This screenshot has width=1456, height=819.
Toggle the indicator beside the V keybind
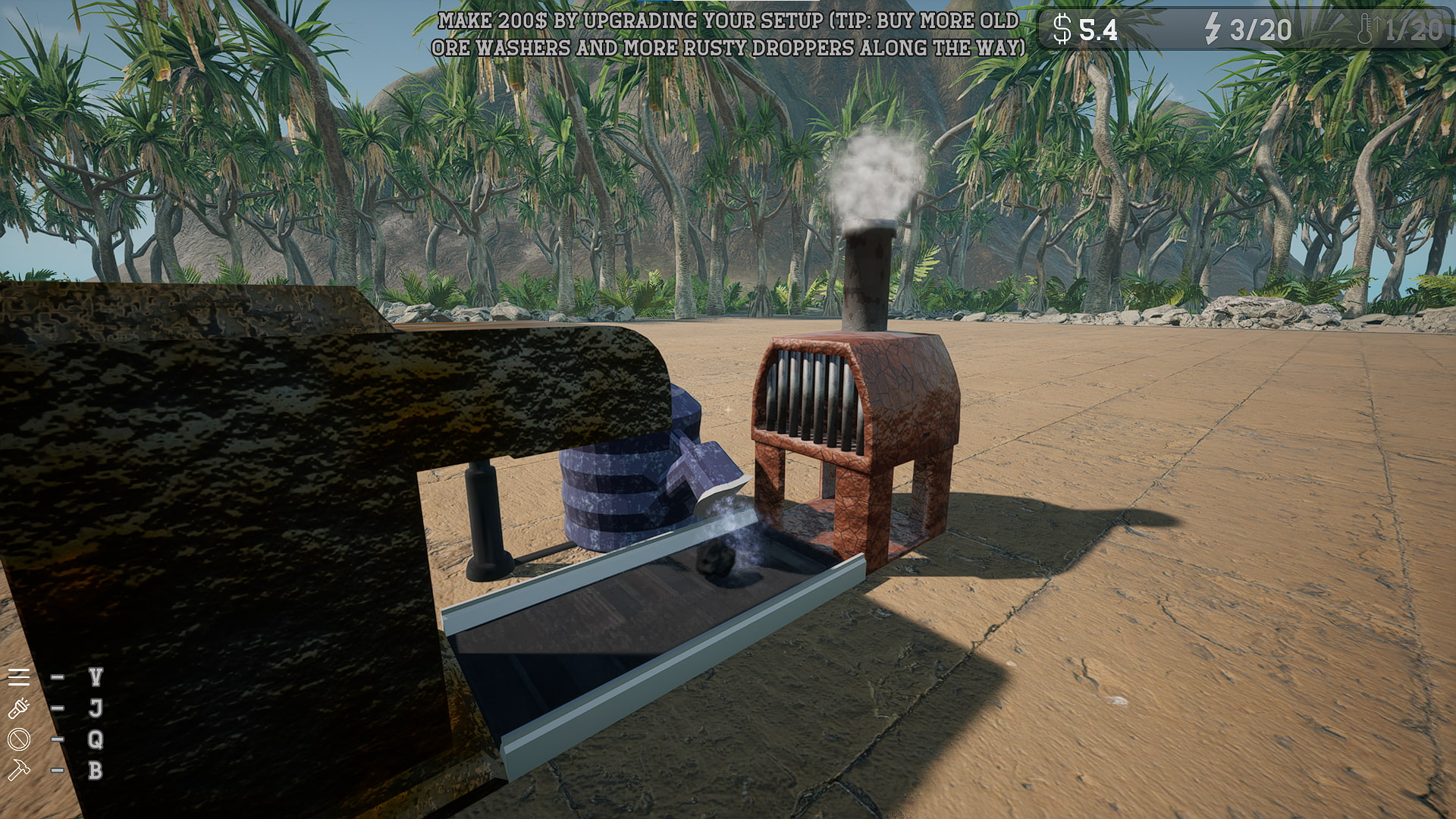[x=57, y=676]
